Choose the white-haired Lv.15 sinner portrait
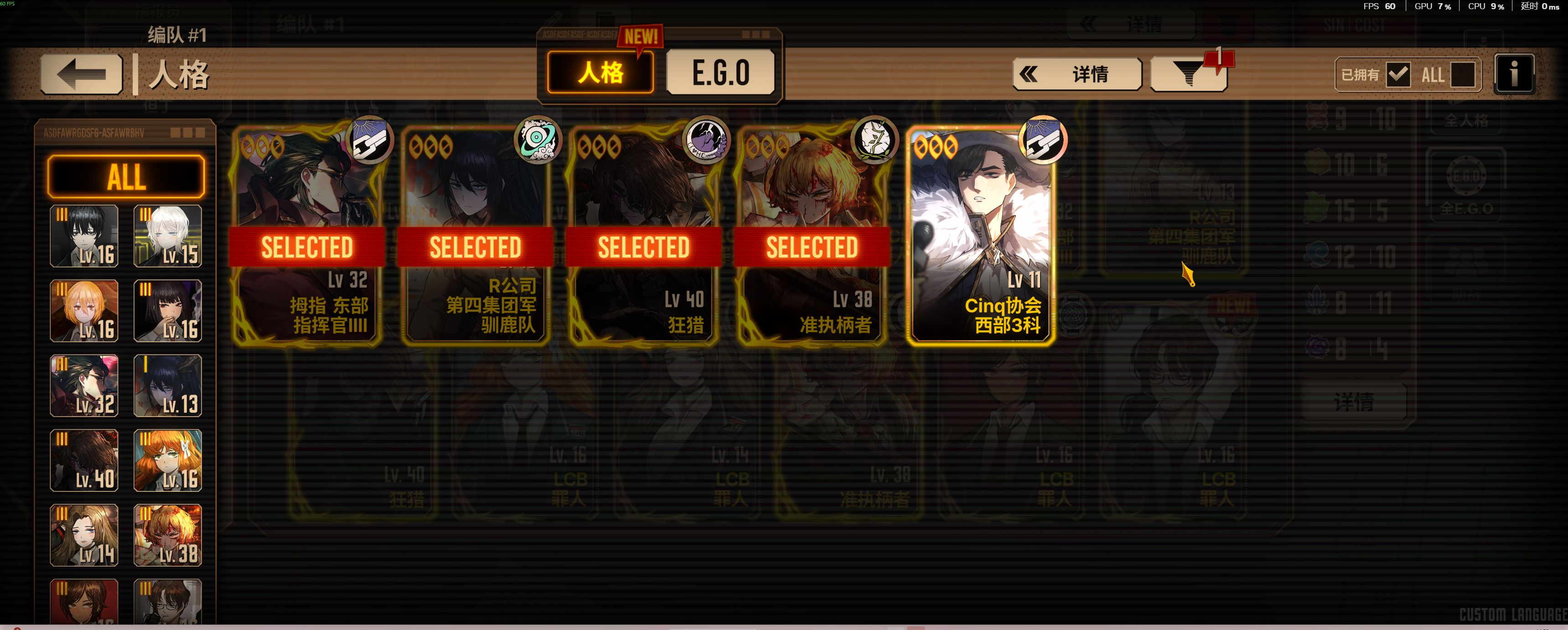The image size is (1568, 630). click(167, 236)
